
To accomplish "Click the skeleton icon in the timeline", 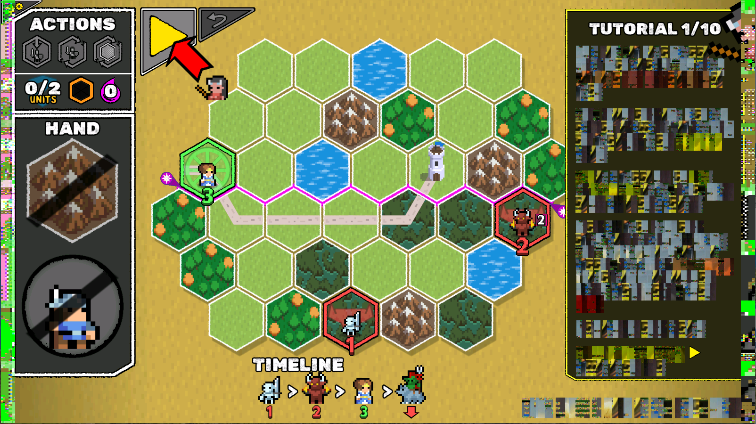I will click(x=269, y=390).
